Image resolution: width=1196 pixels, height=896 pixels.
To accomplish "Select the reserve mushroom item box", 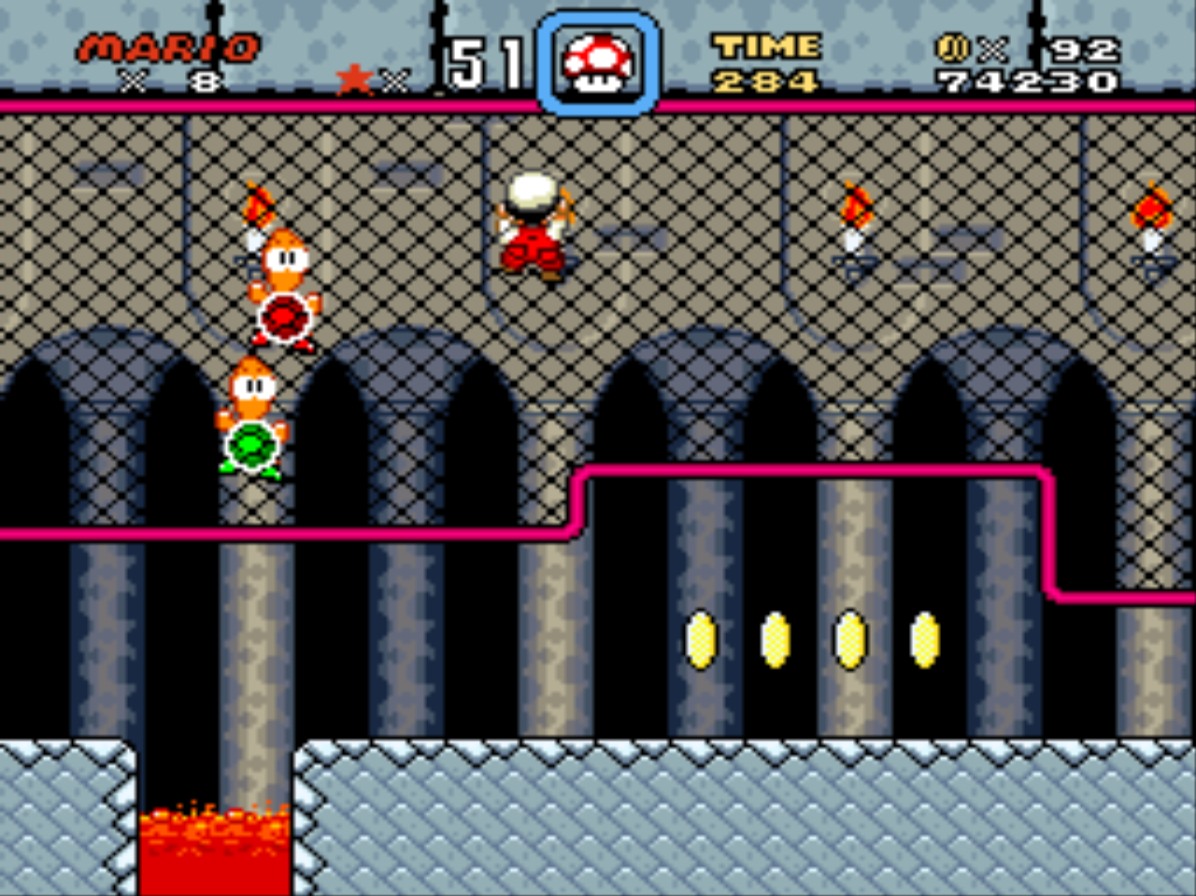I will coord(598,62).
